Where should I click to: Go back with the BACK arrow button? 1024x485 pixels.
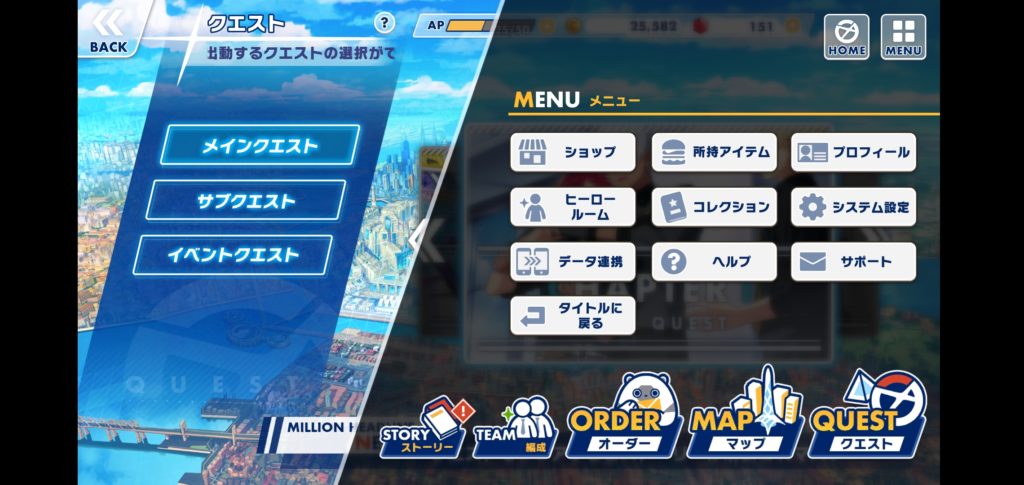coord(108,30)
